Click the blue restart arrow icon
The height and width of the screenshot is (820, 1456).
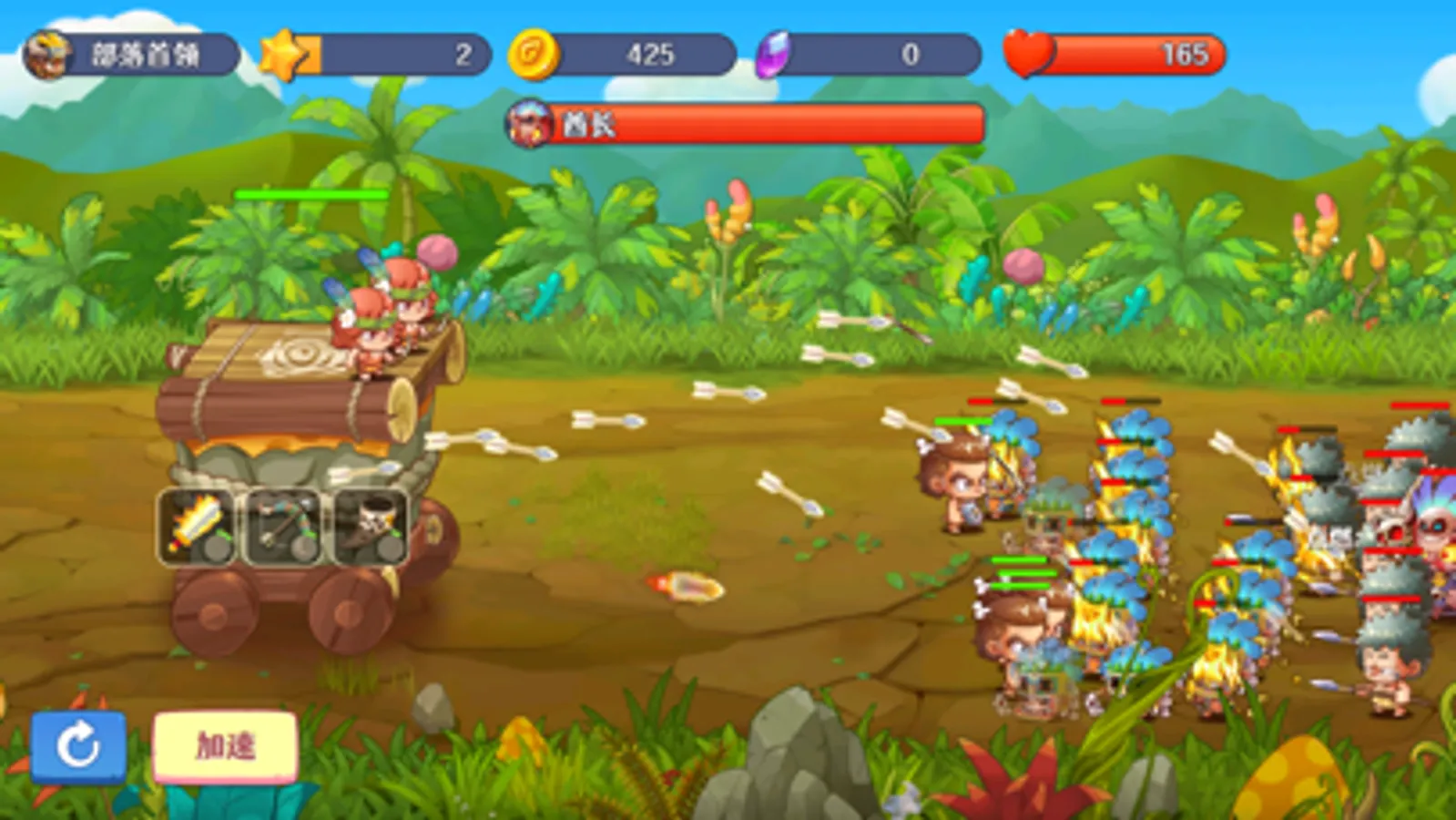tap(77, 744)
